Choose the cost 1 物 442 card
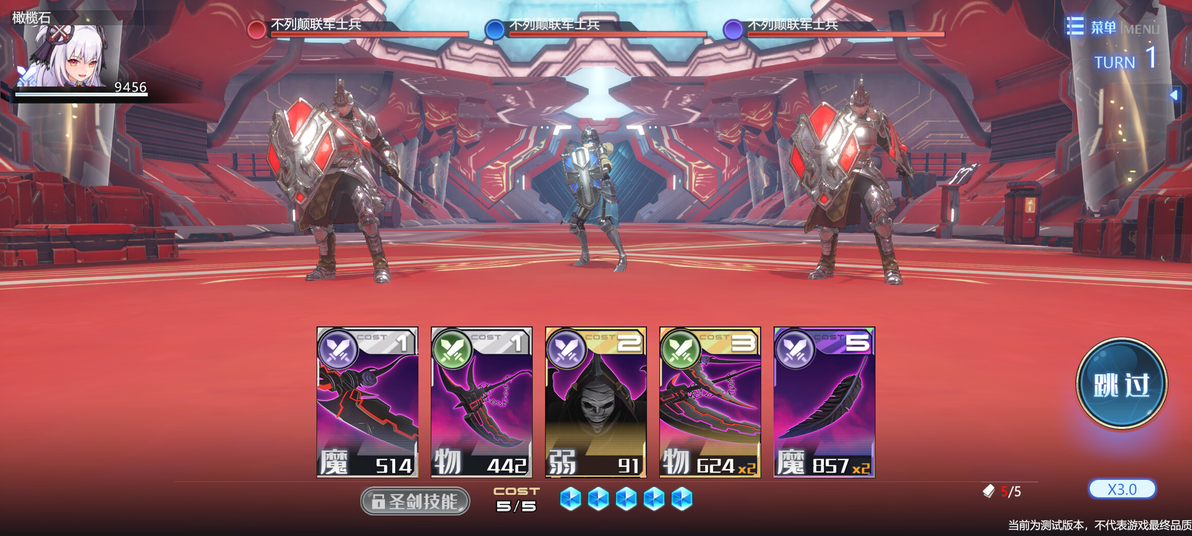 481,402
